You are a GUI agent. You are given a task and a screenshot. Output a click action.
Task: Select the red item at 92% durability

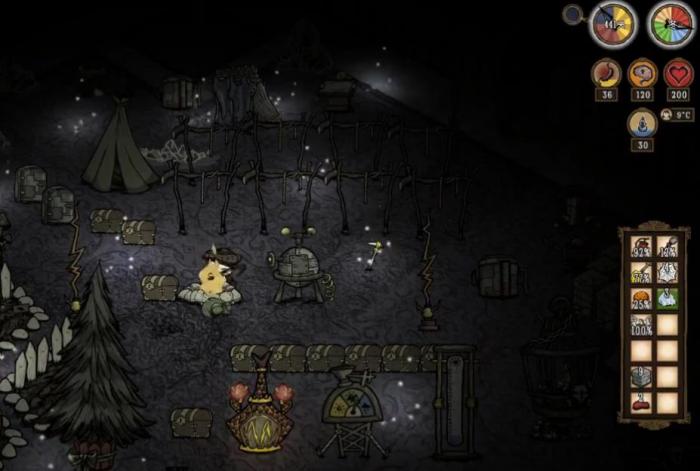[640, 247]
